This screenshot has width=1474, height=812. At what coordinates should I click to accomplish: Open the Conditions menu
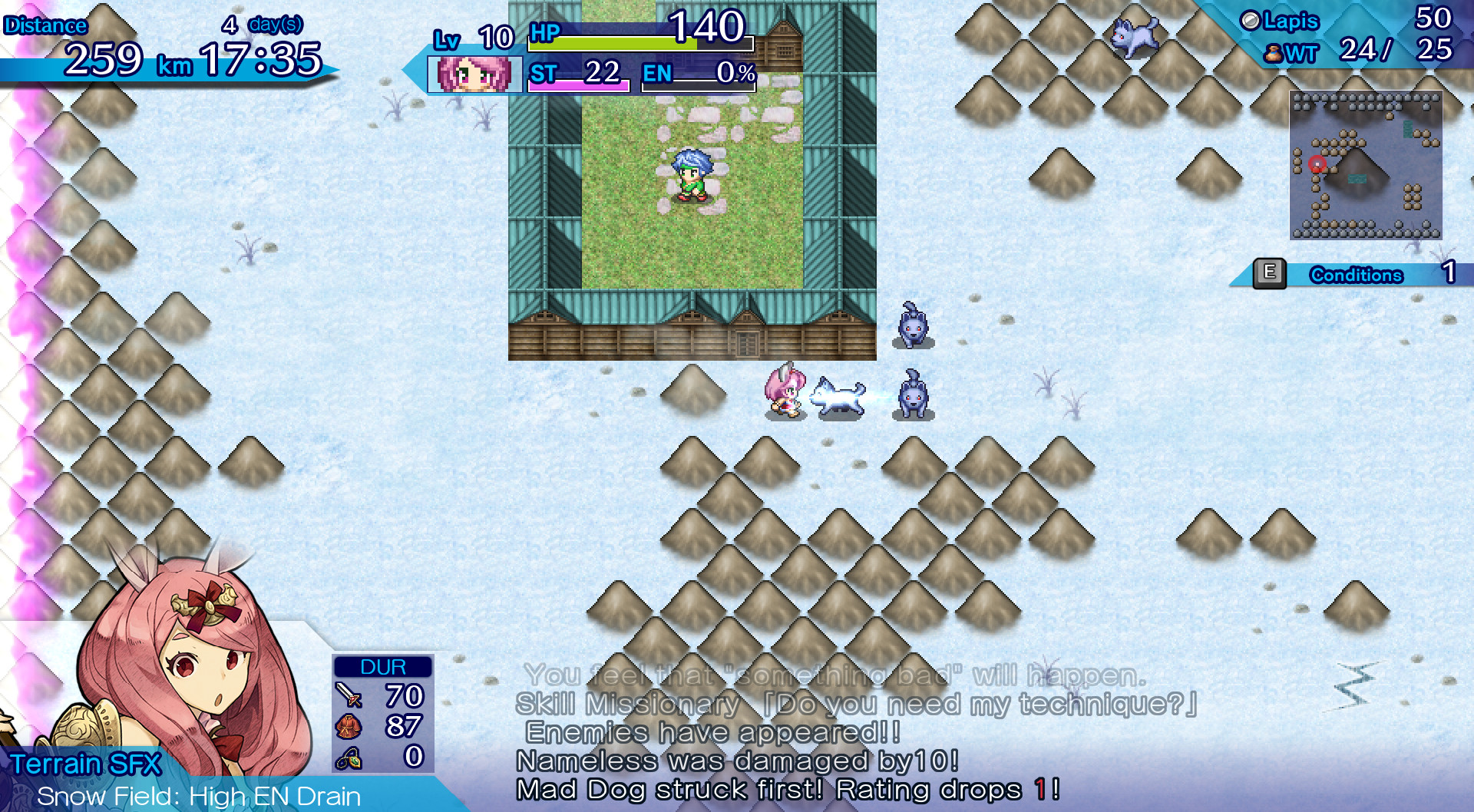(x=1271, y=272)
